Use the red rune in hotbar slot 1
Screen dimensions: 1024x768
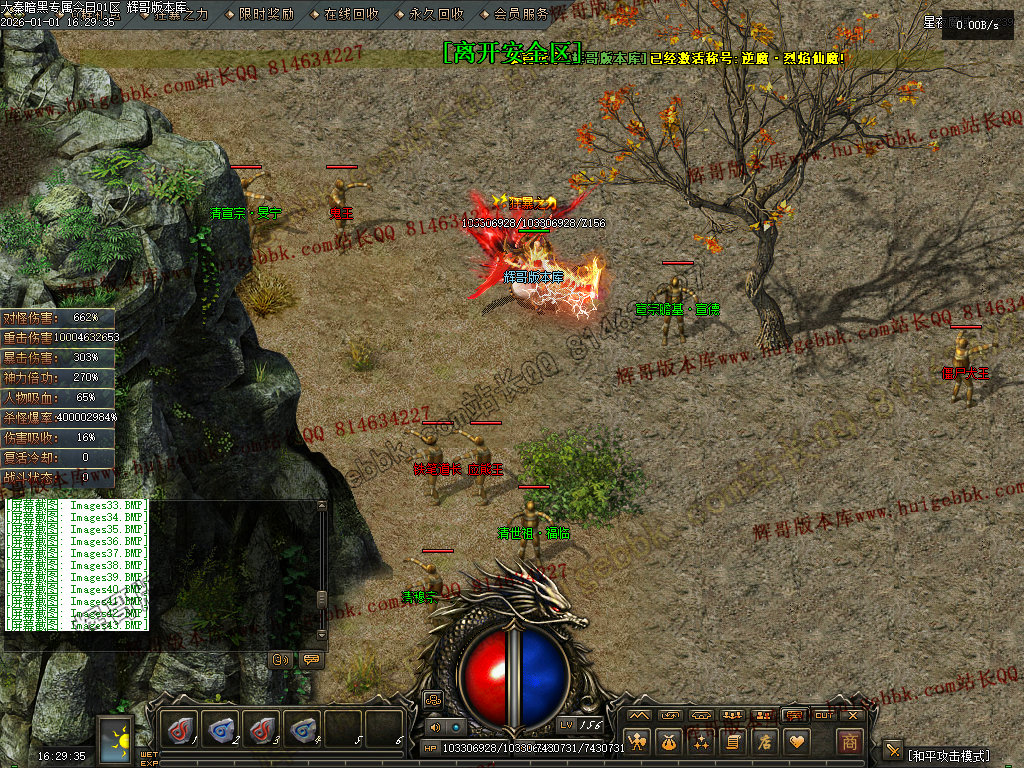(180, 729)
